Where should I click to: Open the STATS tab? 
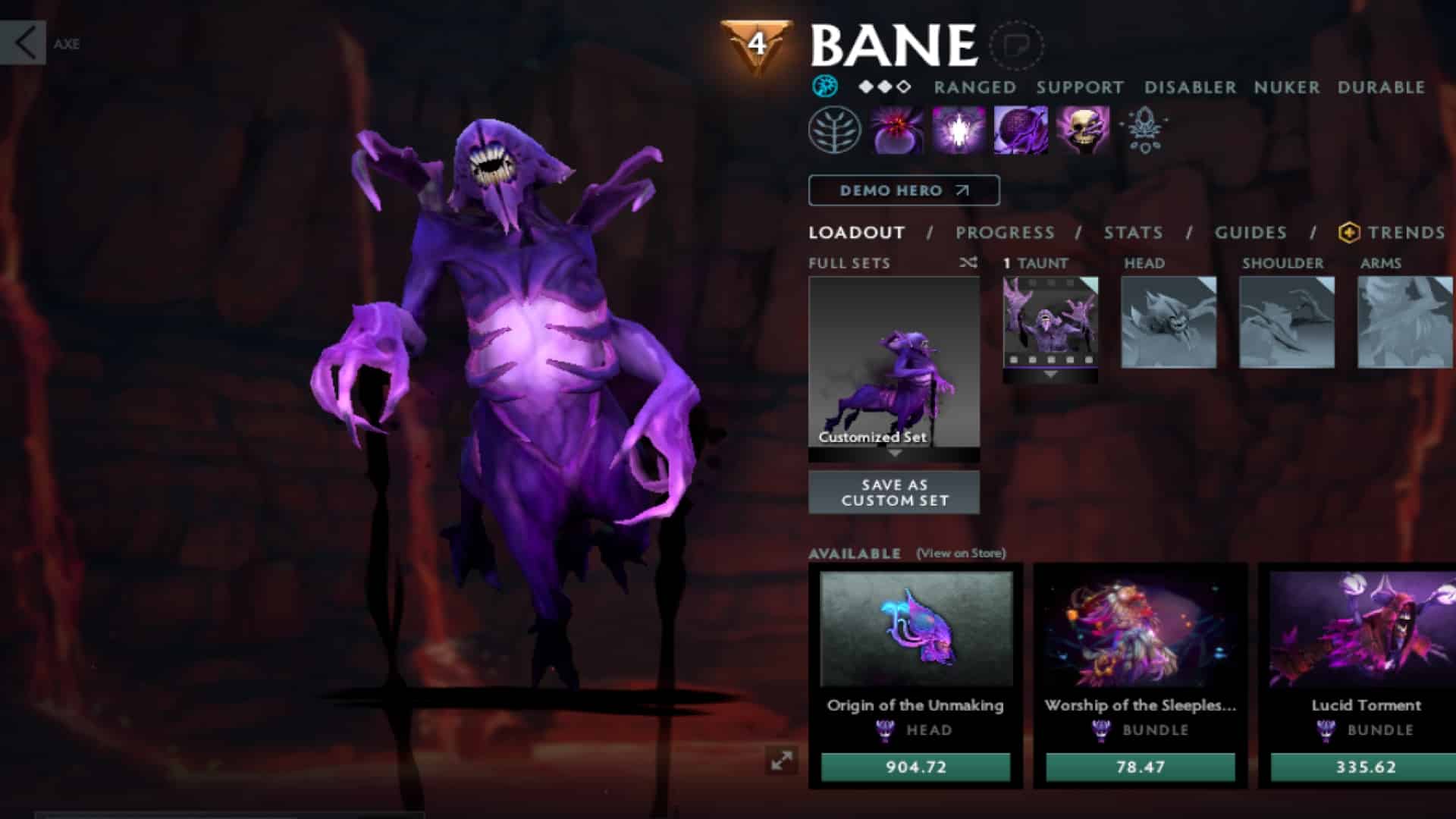click(x=1132, y=233)
